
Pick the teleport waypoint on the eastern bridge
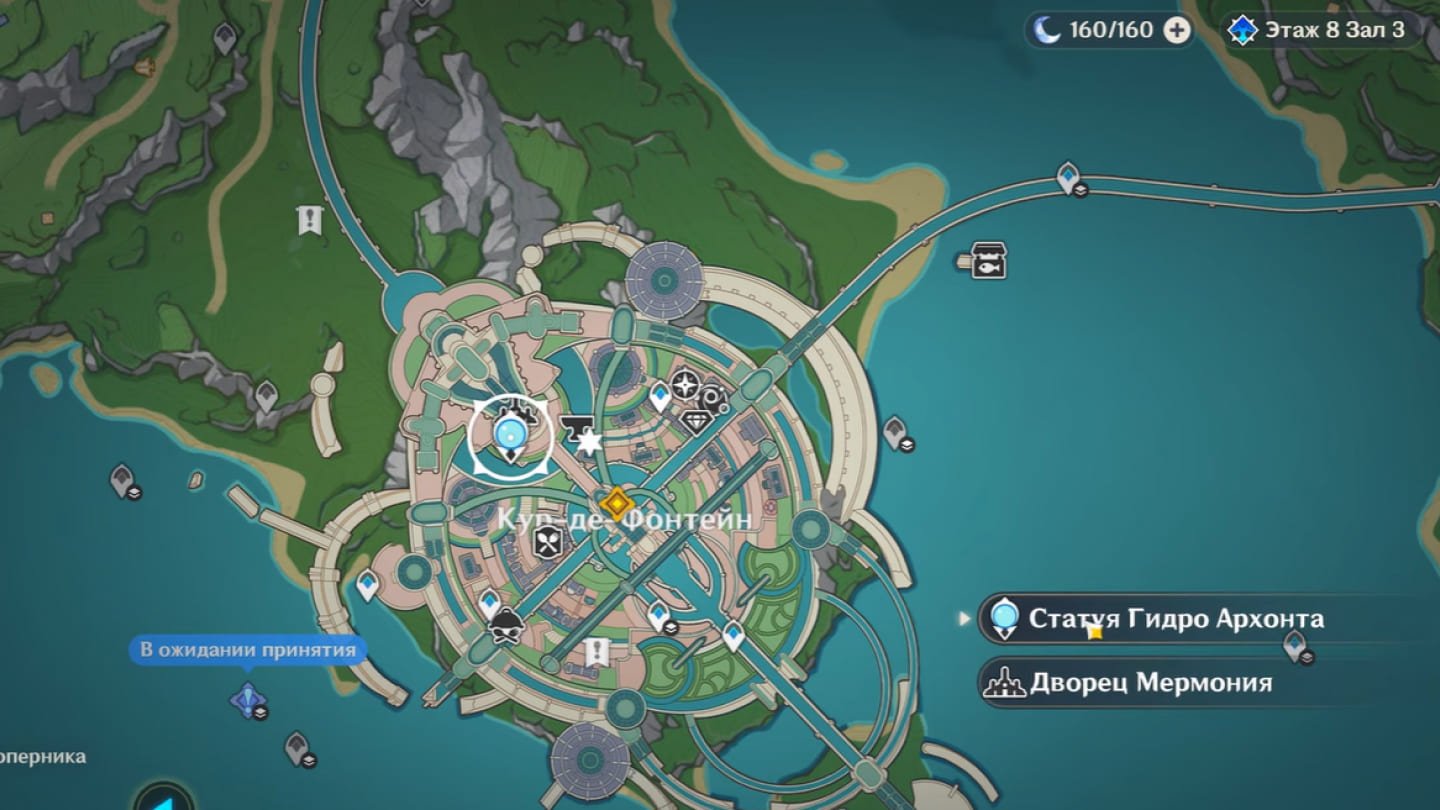pyautogui.click(x=1068, y=177)
